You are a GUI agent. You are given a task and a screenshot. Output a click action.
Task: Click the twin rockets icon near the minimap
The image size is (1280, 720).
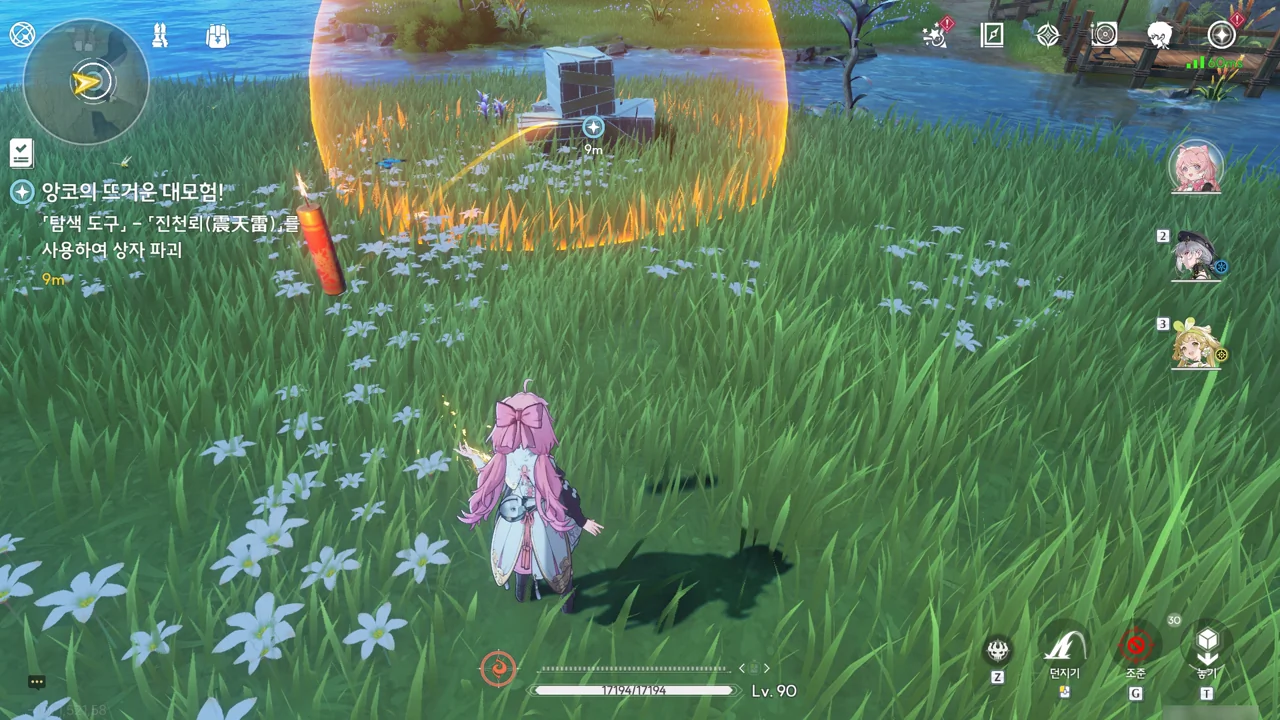(159, 36)
